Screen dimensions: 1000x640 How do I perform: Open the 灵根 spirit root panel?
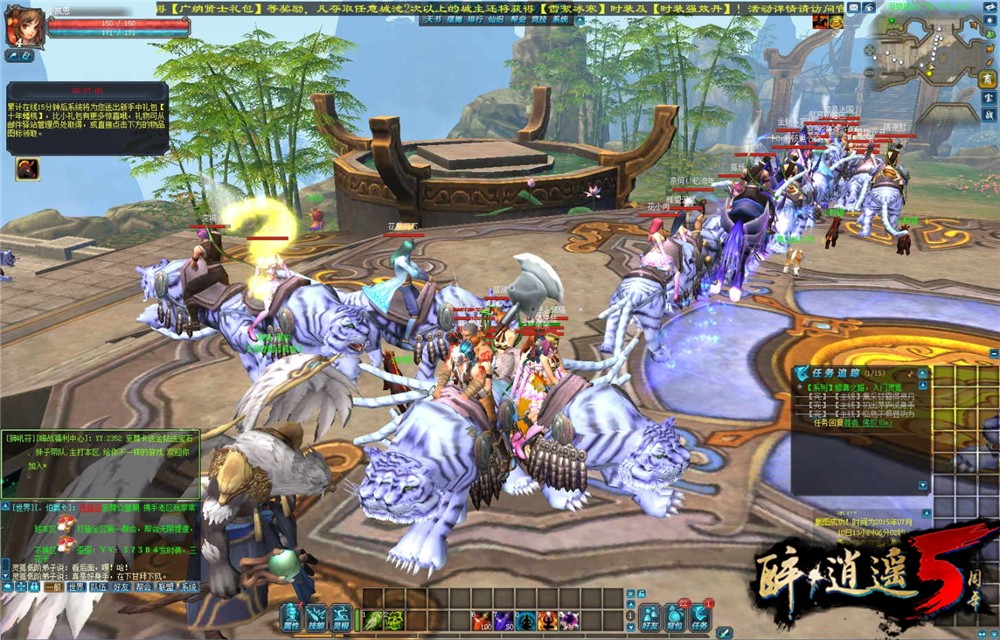point(341,617)
